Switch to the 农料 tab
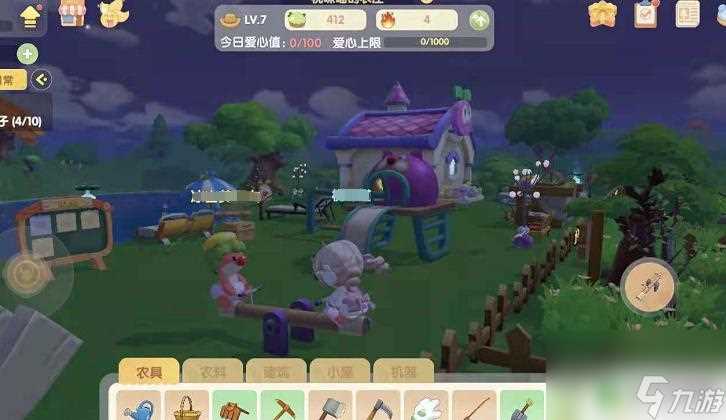Image resolution: width=726 pixels, height=420 pixels. point(207,372)
